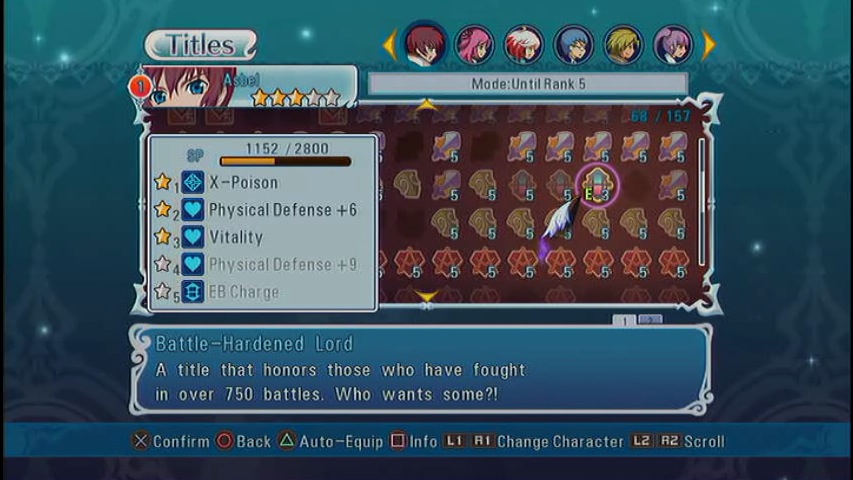Change the Mode: Until Rank 5 setting

coord(527,84)
